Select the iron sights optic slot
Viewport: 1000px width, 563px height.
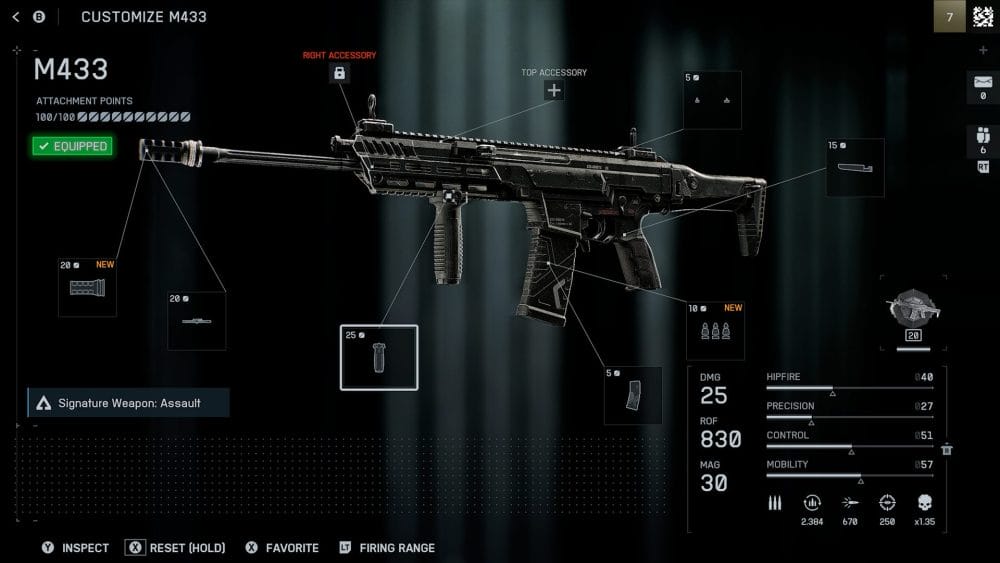click(x=712, y=100)
